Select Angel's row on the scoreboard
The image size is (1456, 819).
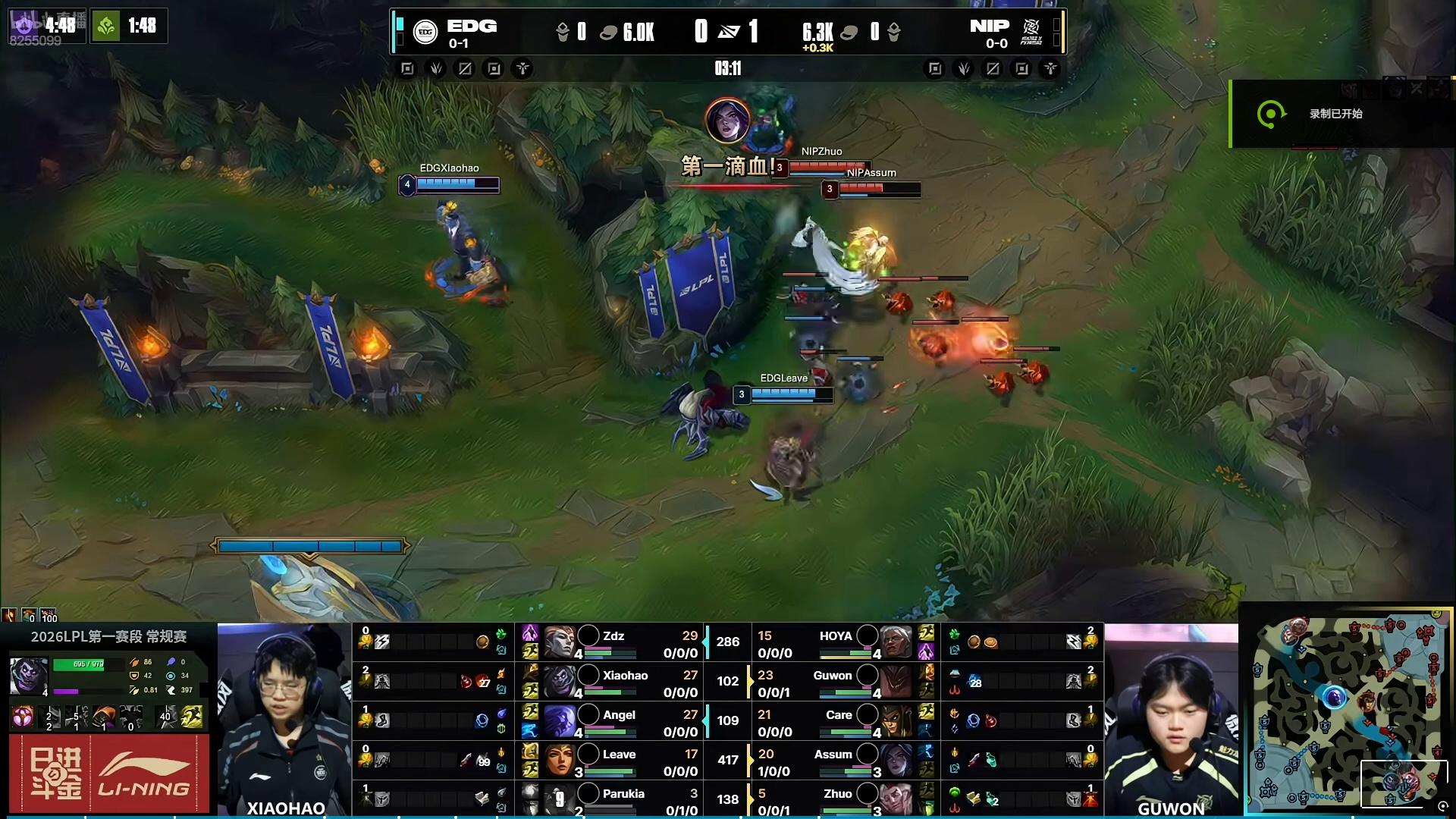click(613, 721)
